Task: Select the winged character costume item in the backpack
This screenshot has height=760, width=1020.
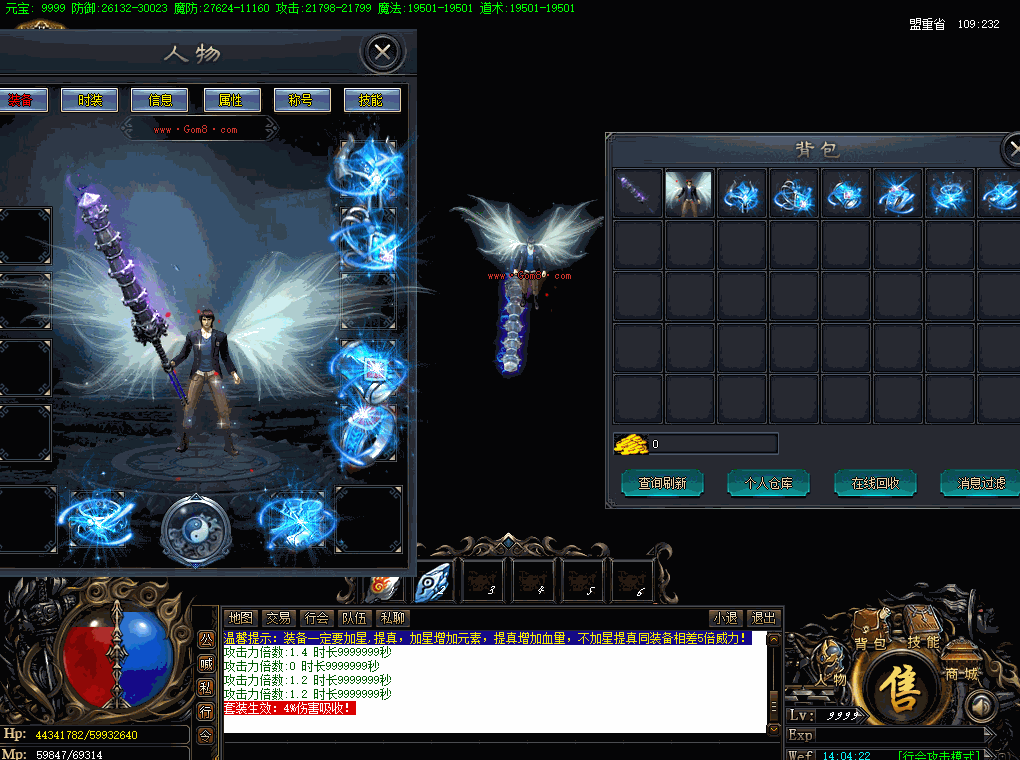Action: tap(689, 193)
